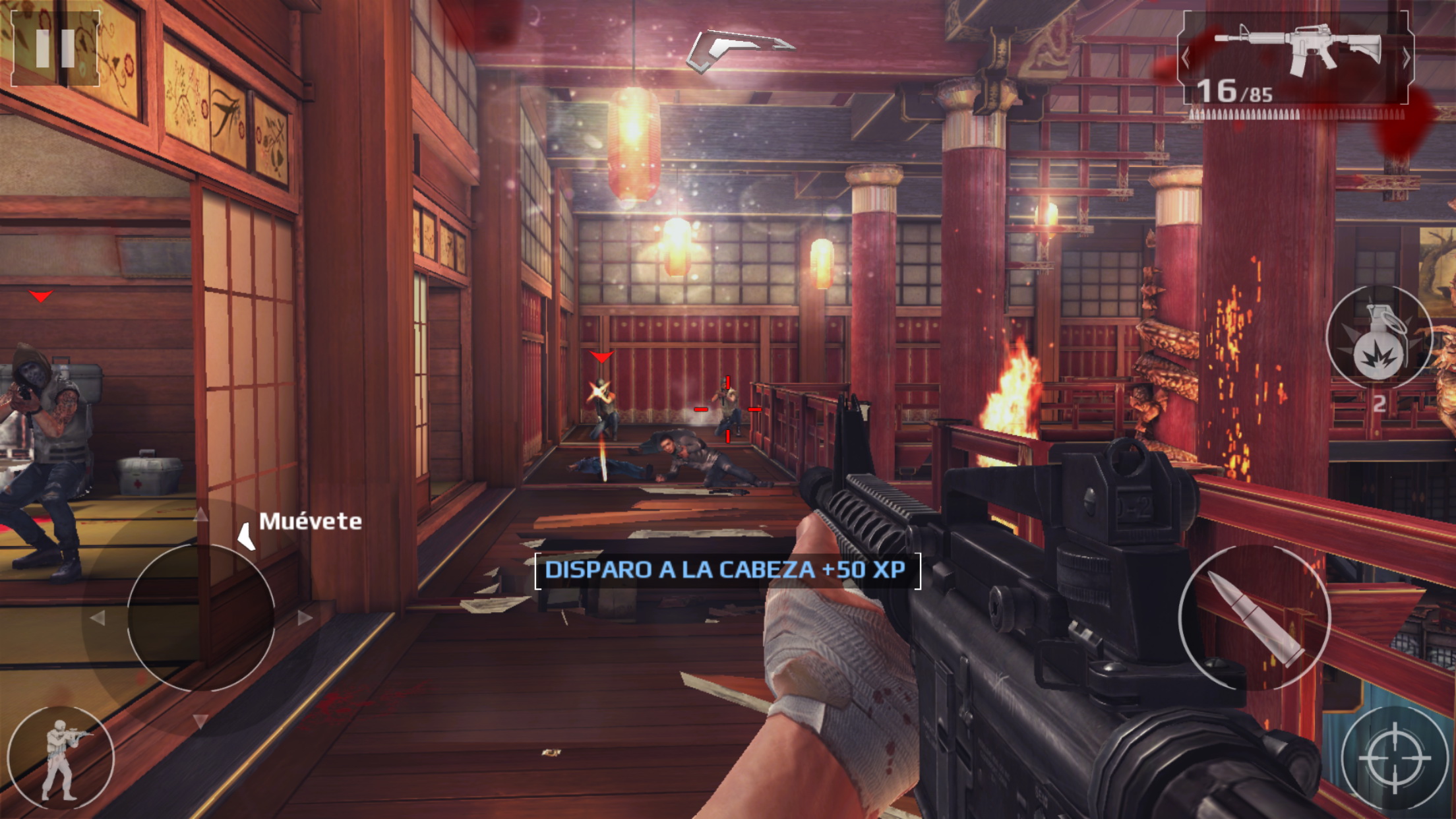Toggle crouch using the soldier stance icon

click(x=61, y=758)
